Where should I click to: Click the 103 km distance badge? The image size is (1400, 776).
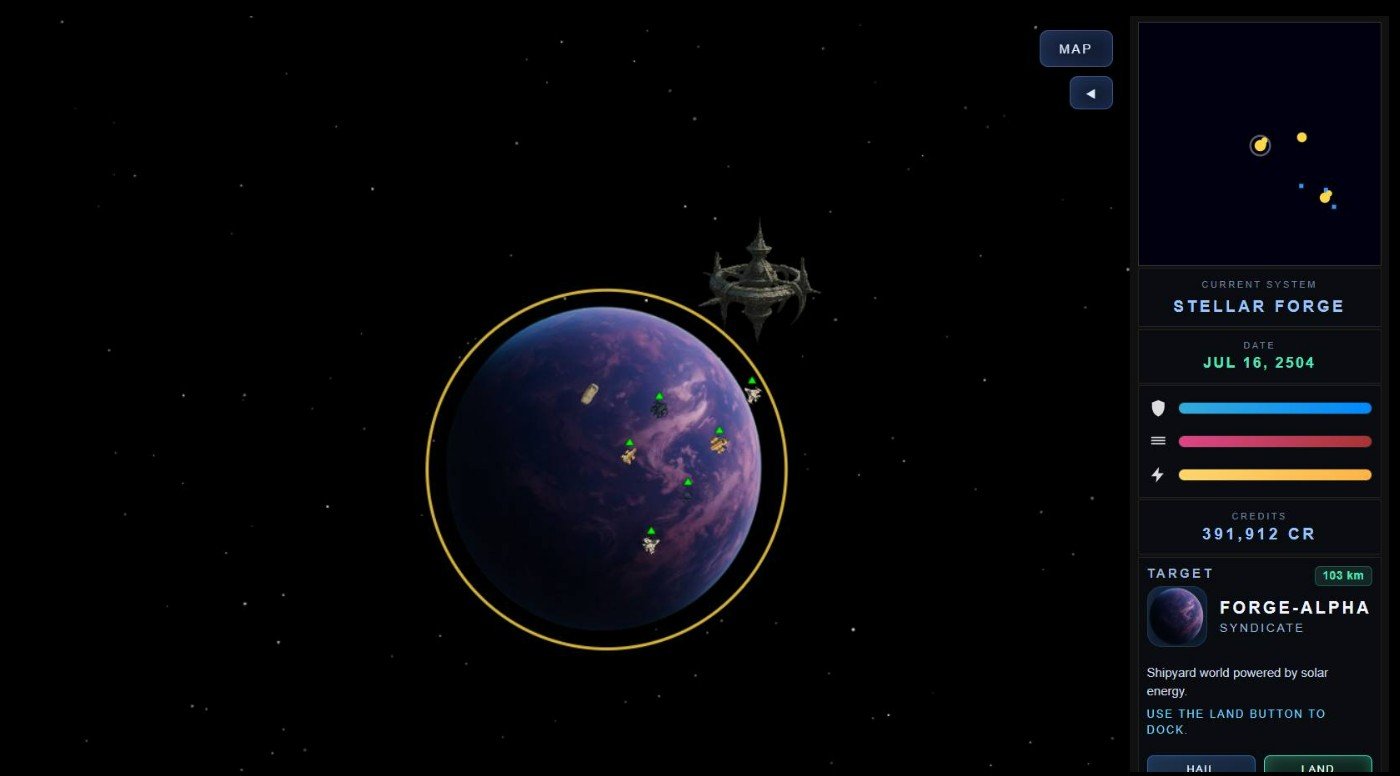click(x=1342, y=575)
